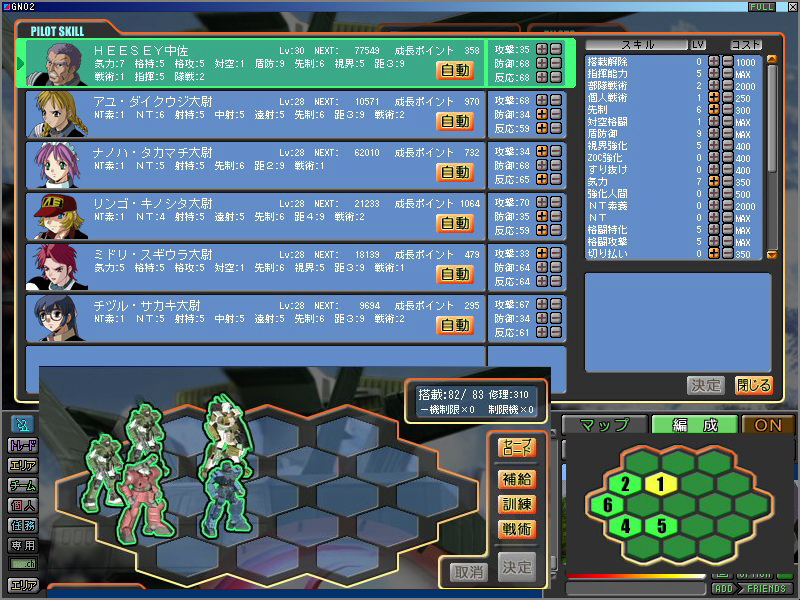Open the トレード trade menu
This screenshot has width=800, height=600.
[x=23, y=446]
